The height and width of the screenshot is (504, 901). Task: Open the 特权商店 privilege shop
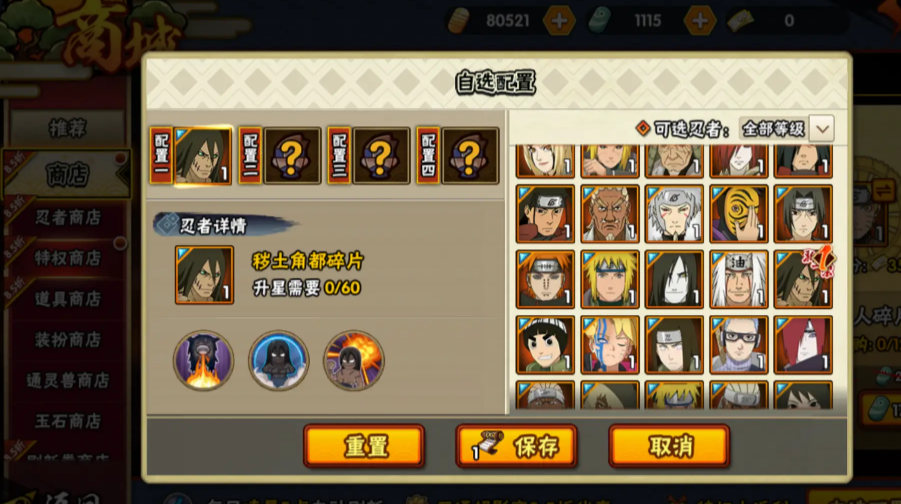pos(68,257)
